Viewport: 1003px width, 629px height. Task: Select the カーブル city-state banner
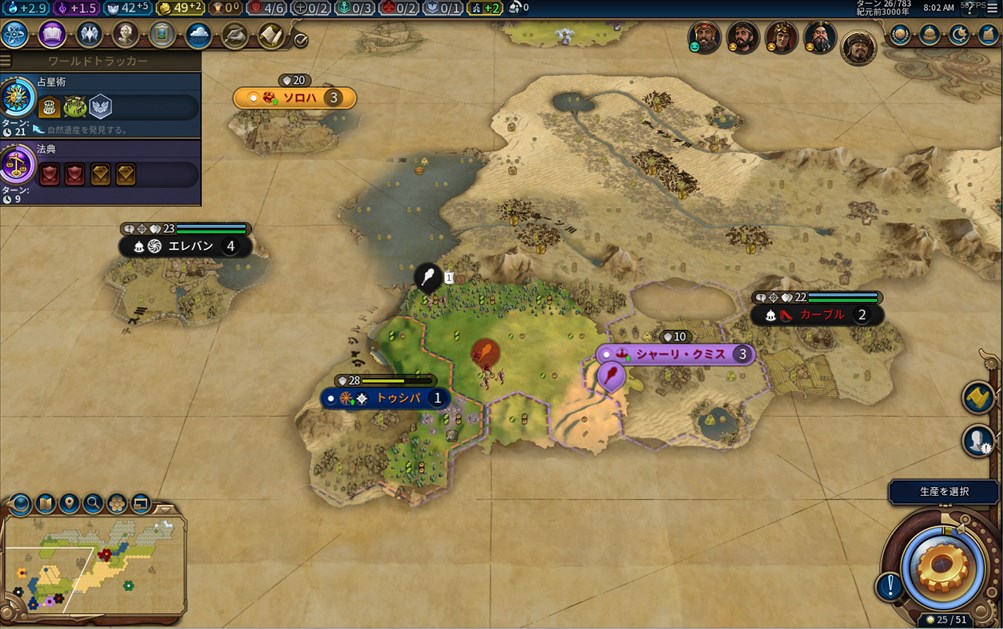[x=817, y=315]
